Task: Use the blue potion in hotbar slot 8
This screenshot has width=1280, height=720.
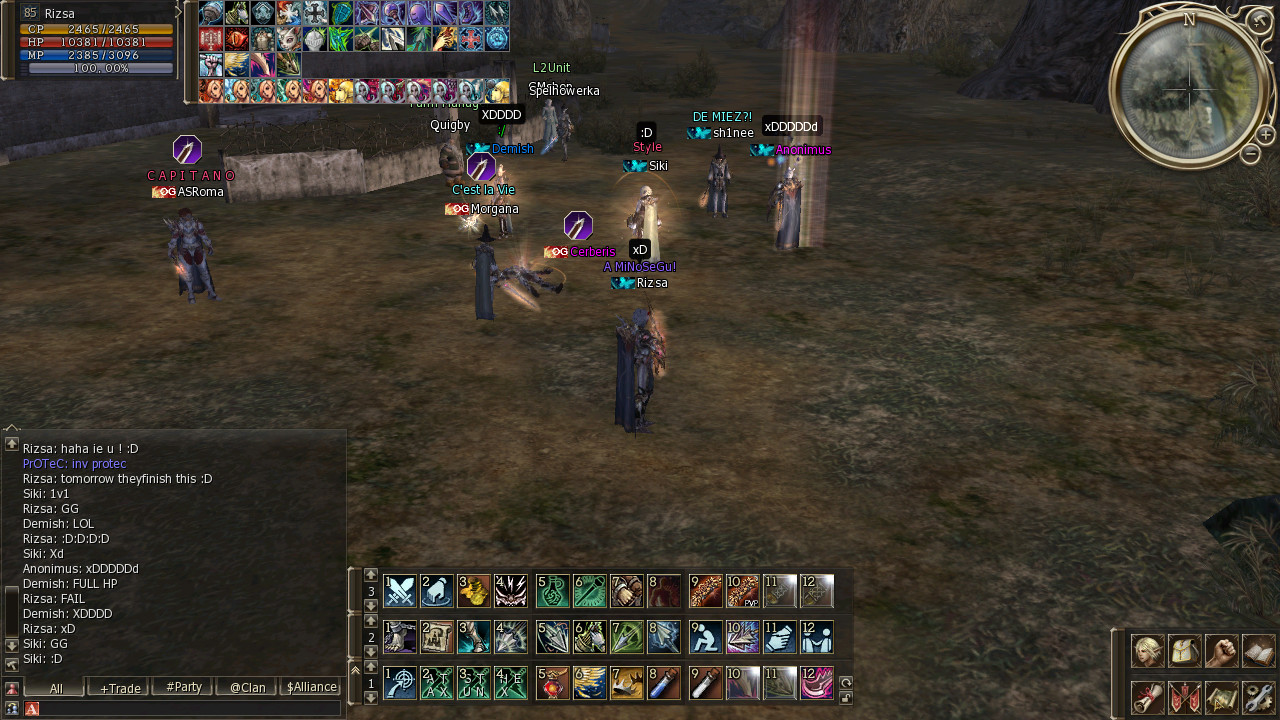Action: 664,683
